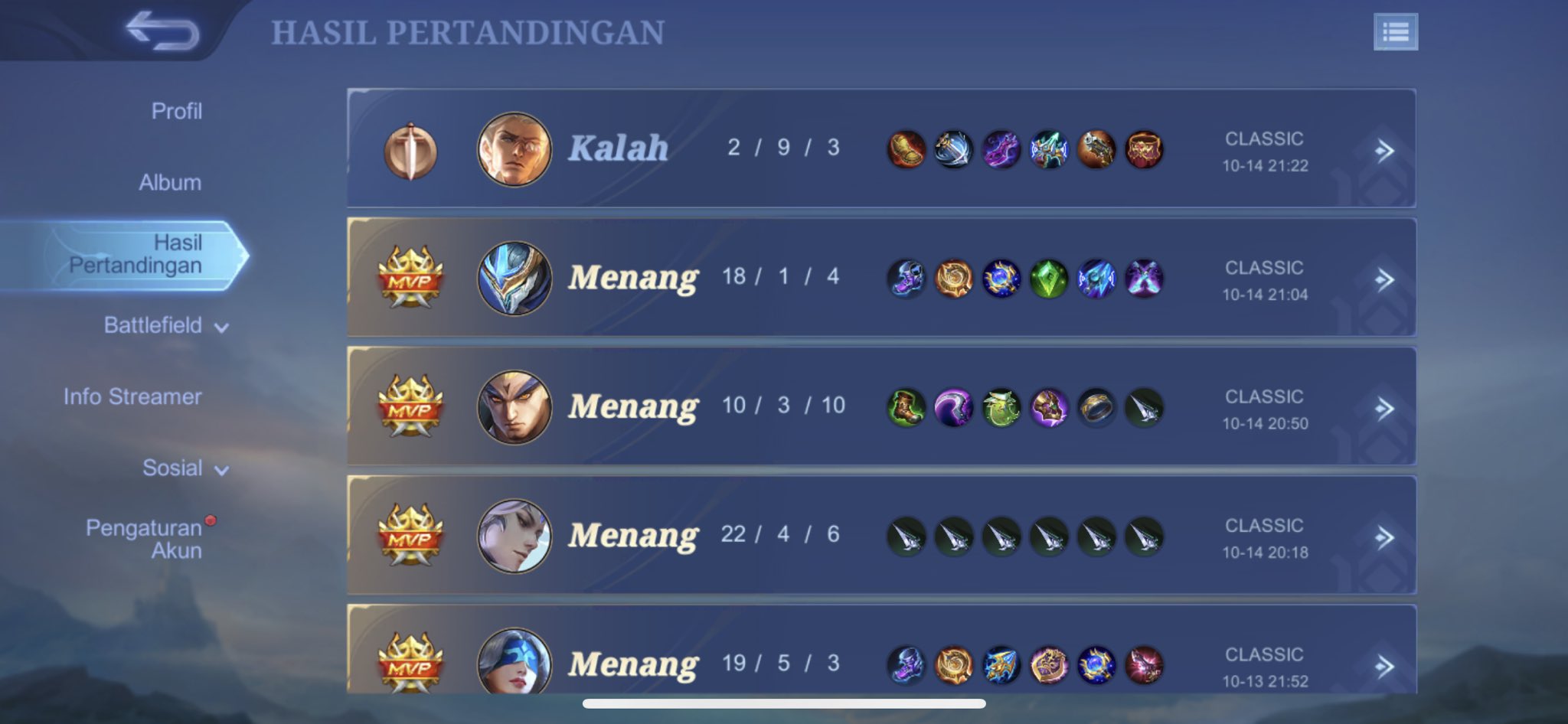
Task: Tap the hero avatar in the 19/5/3 match
Action: [x=513, y=664]
